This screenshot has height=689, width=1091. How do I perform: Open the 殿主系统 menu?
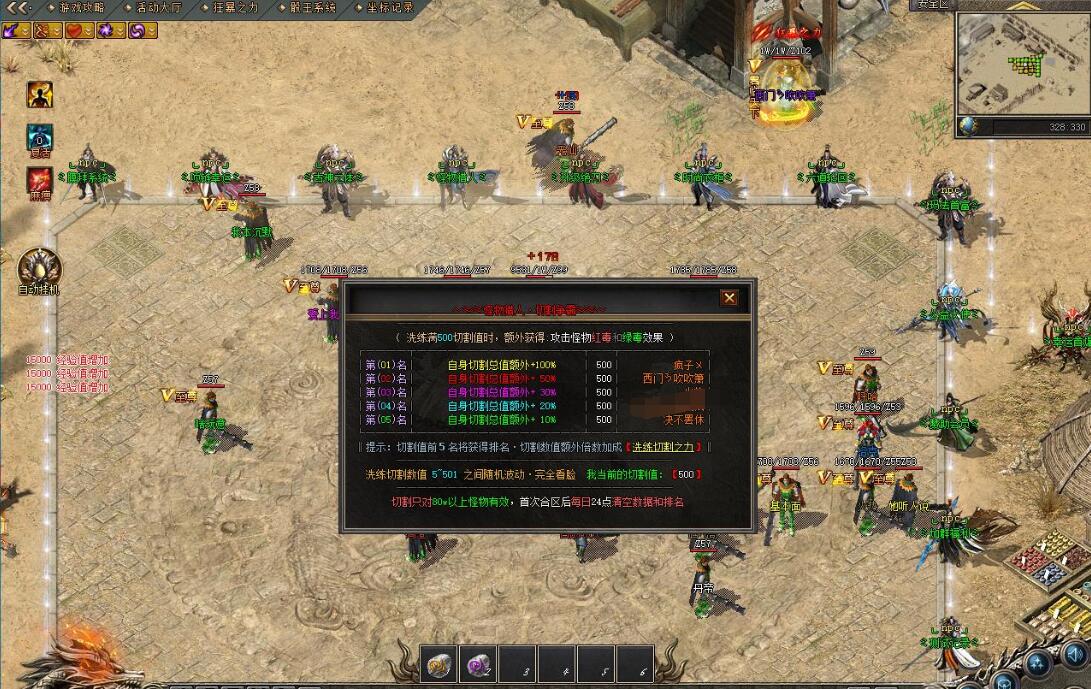[x=311, y=7]
